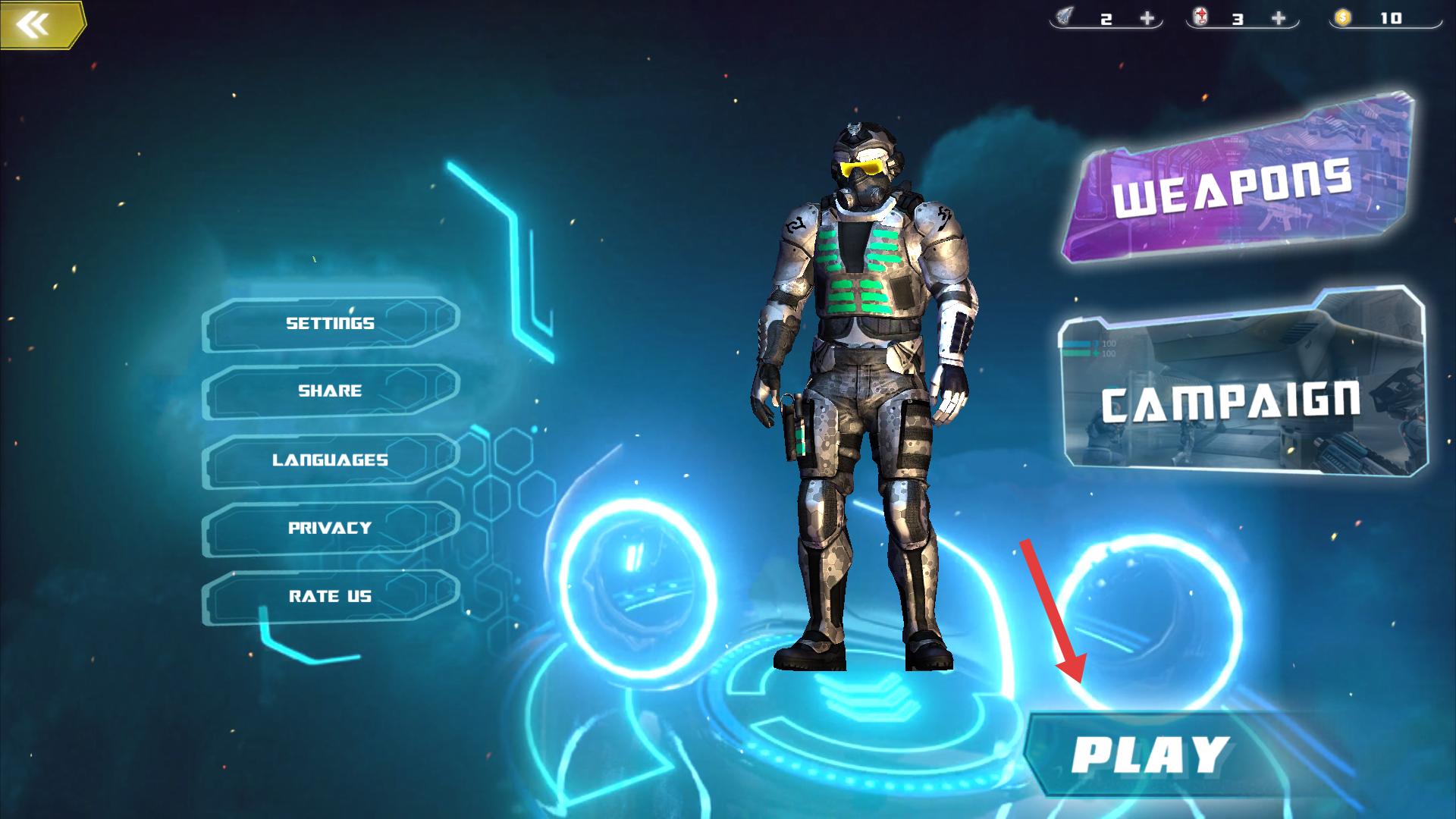This screenshot has width=1456, height=819.
Task: Start the game with the PLAY button
Action: coord(1149,755)
